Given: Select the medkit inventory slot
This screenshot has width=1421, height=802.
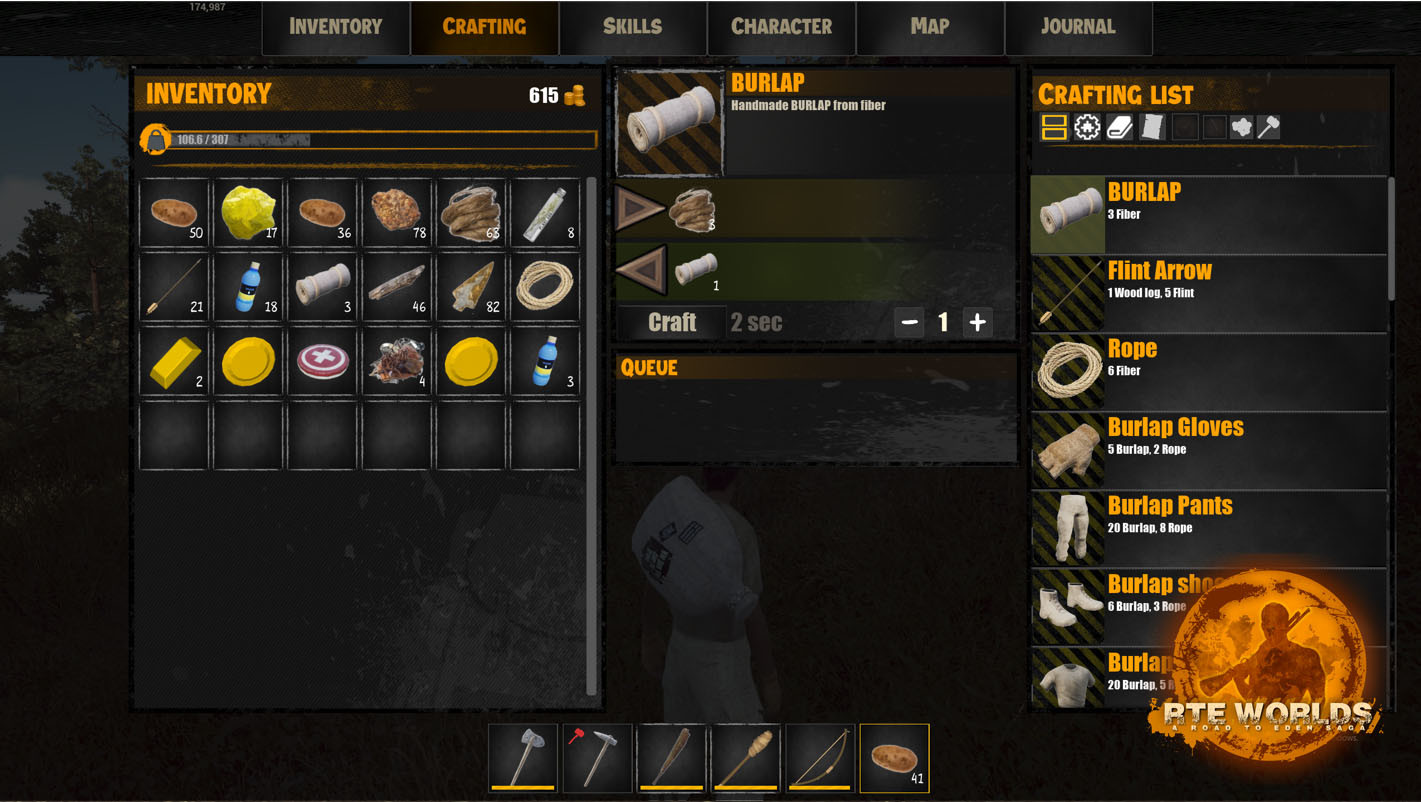Looking at the screenshot, I should tap(323, 361).
